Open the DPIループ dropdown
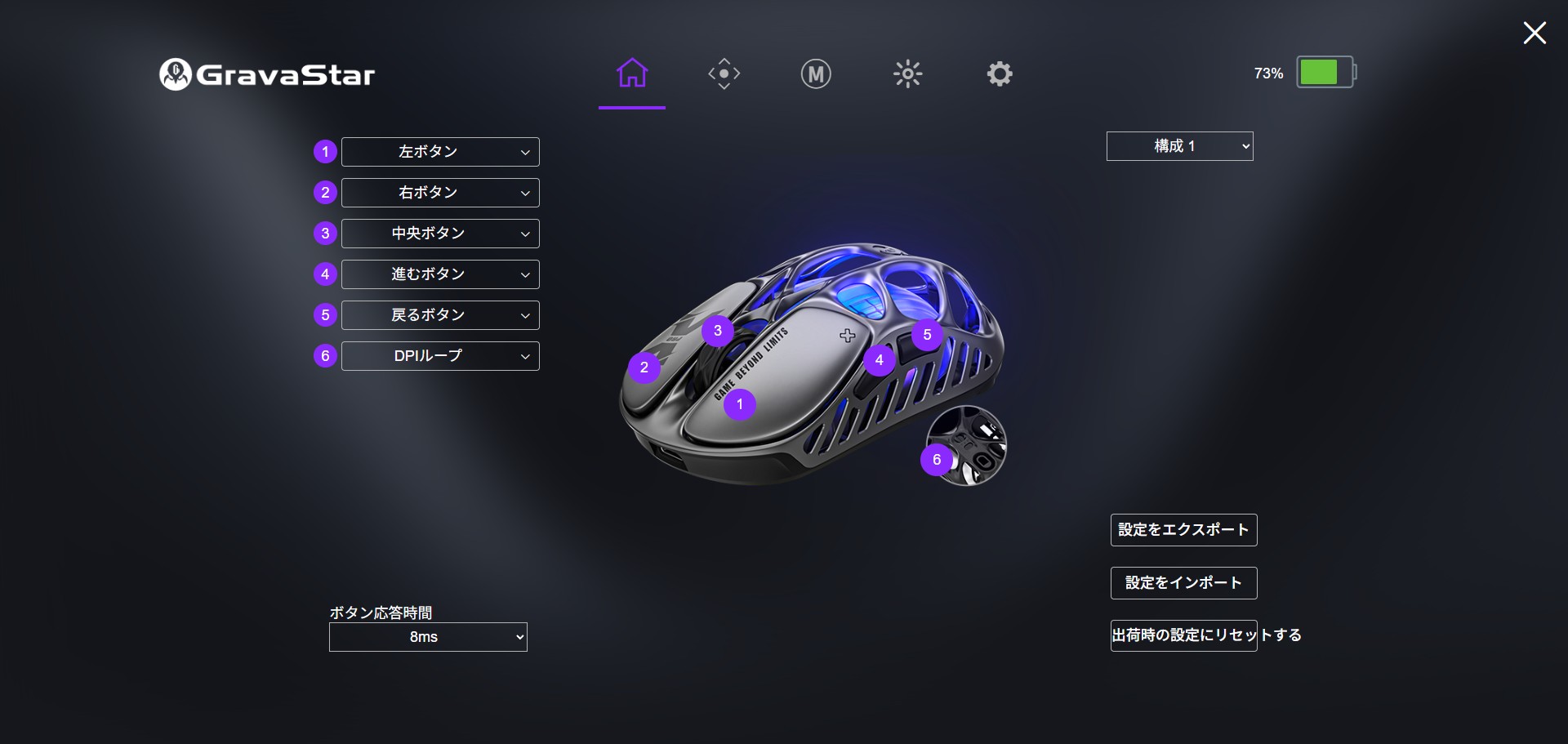The width and height of the screenshot is (1568, 744). [440, 356]
